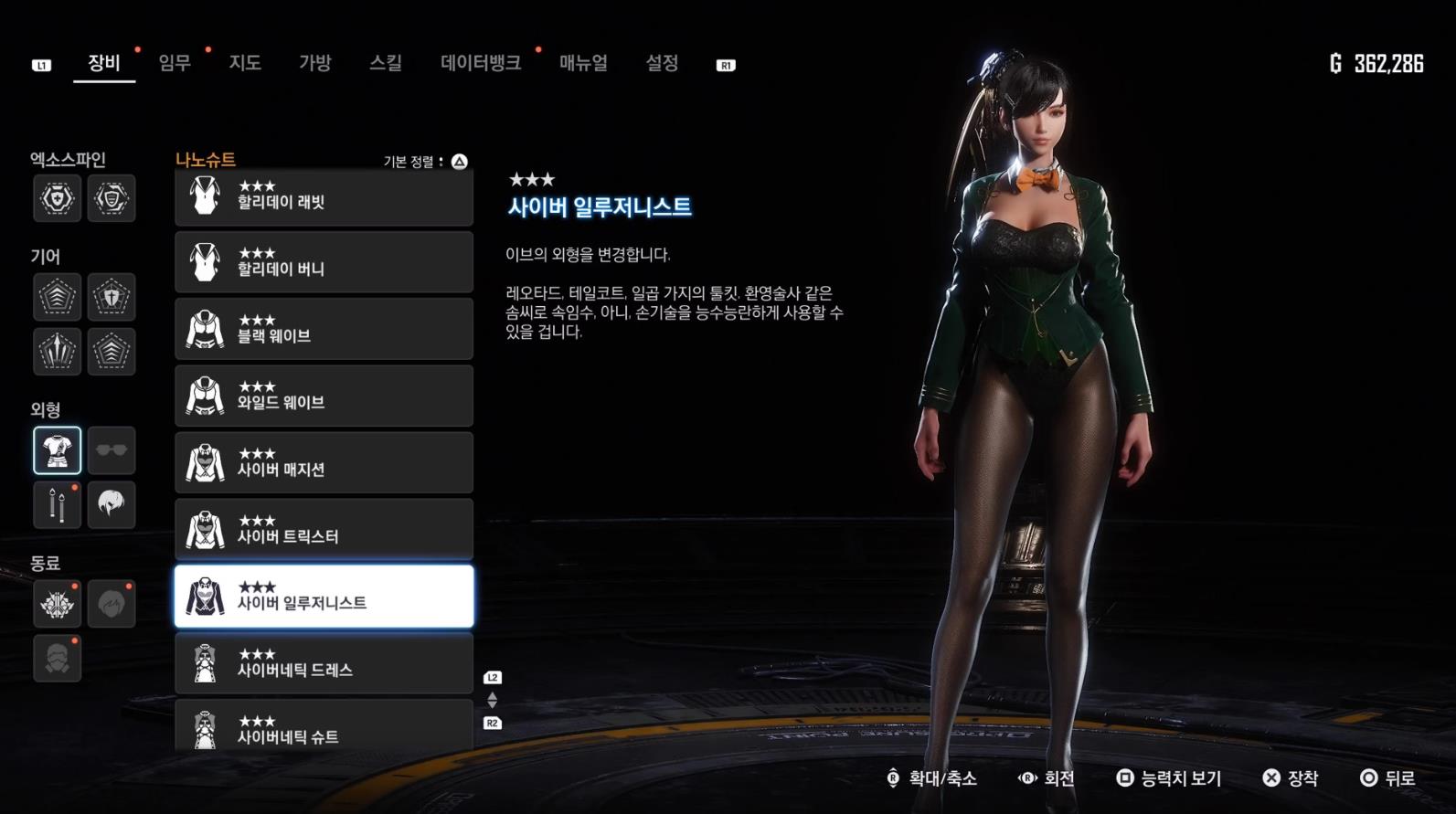Select the second Exospine slot icon

pyautogui.click(x=112, y=199)
